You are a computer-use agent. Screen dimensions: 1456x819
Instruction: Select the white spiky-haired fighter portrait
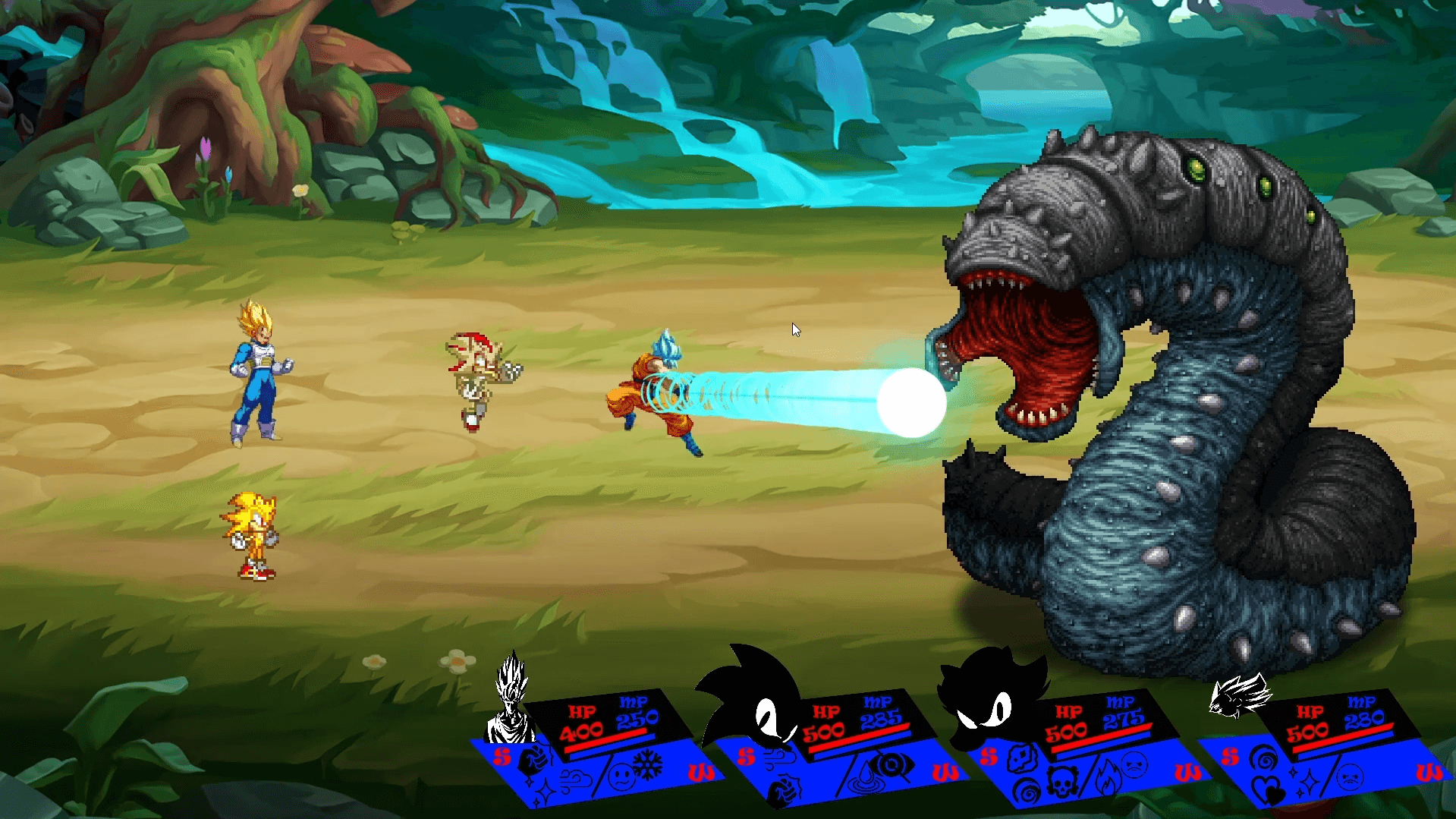coord(512,698)
